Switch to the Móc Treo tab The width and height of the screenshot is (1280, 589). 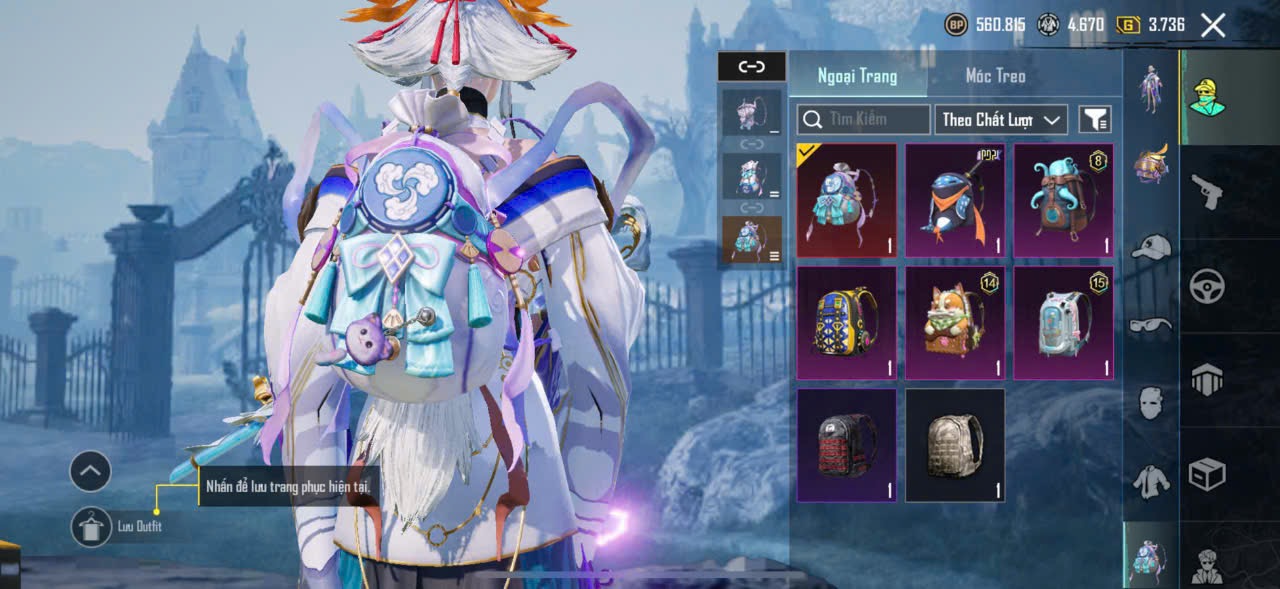995,76
